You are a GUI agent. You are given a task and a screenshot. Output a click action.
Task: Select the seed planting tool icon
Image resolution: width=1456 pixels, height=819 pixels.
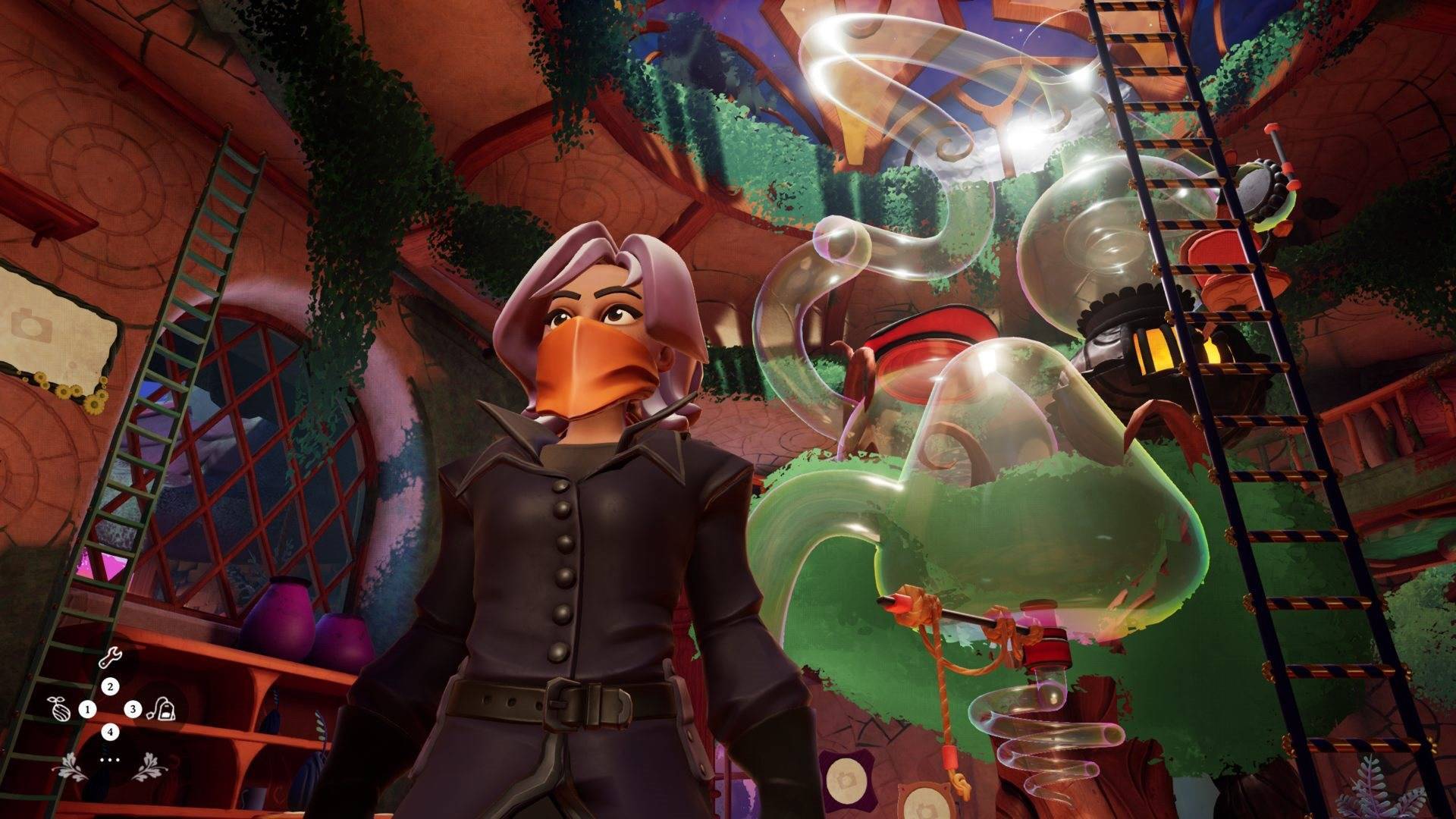coord(58,708)
